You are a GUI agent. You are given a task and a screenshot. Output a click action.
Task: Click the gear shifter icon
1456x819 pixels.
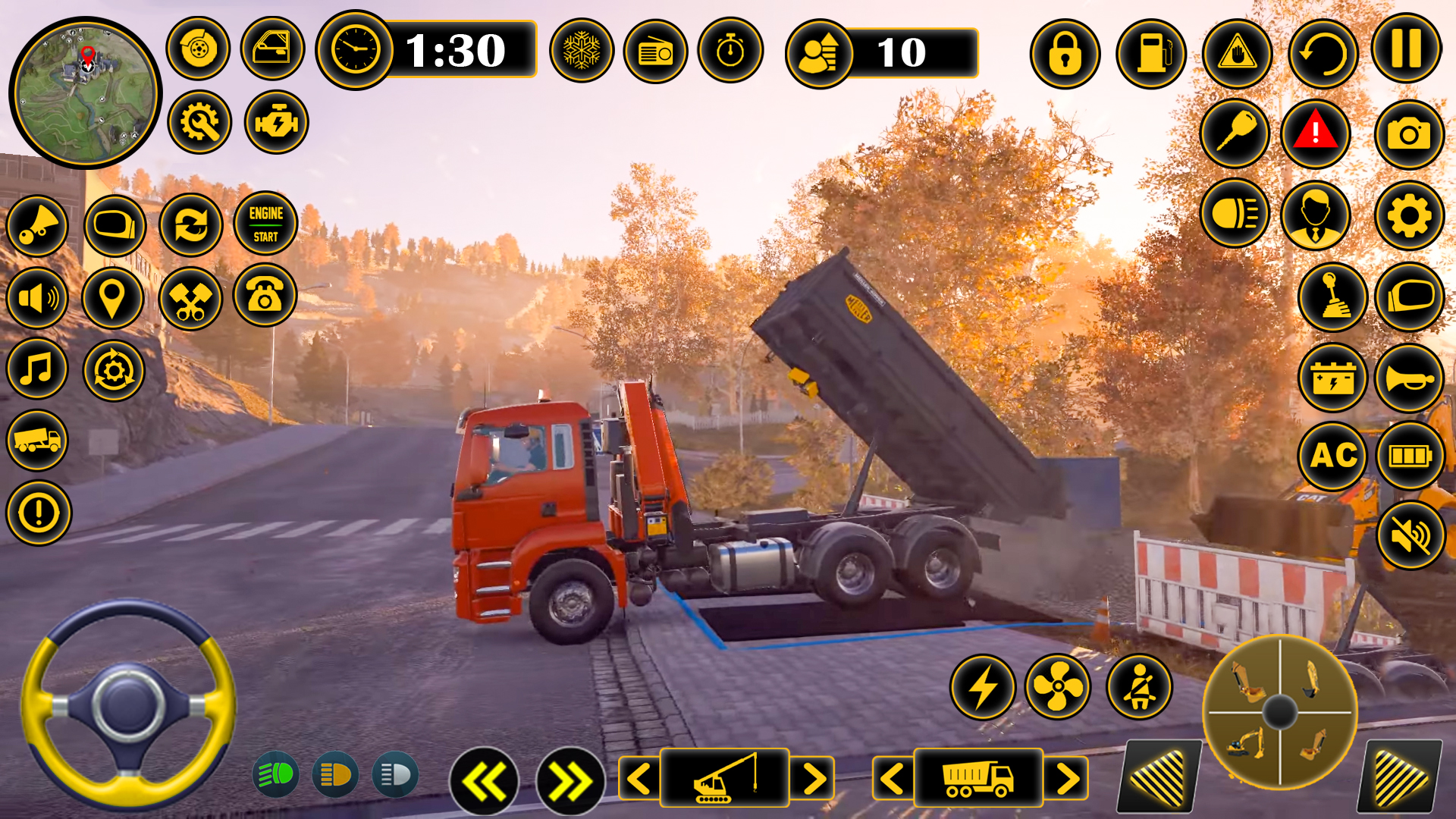pos(1332,297)
